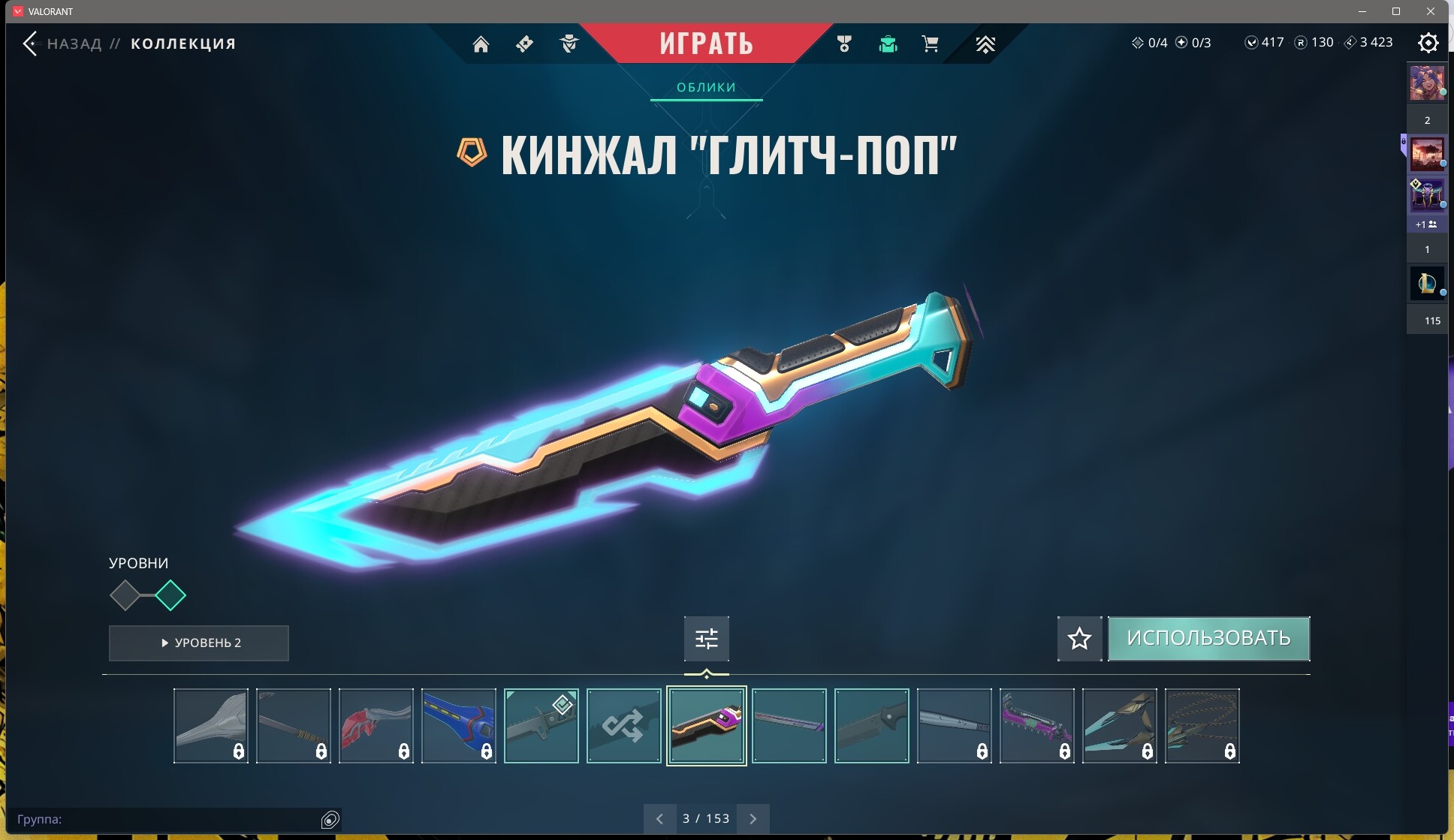Choose the random shuffle skin tile
Viewport: 1454px width, 840px height.
(623, 726)
